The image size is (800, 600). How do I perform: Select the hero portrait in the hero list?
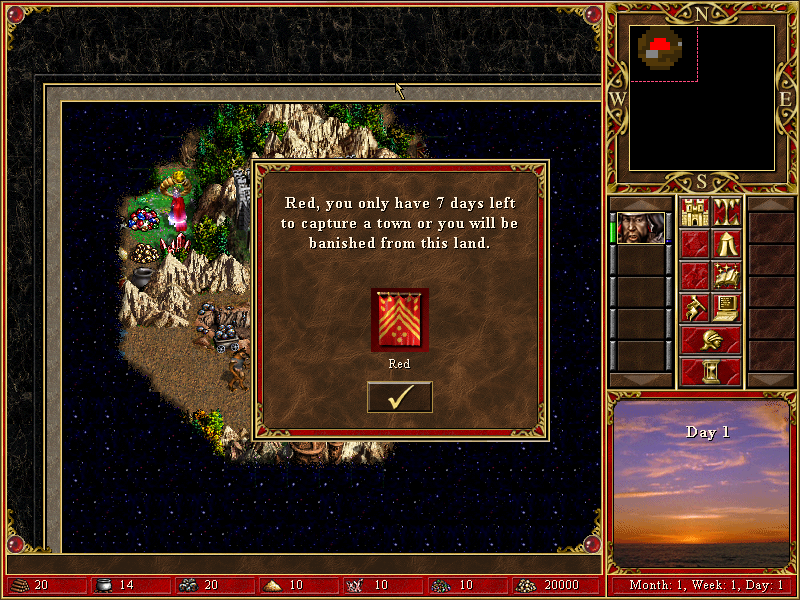tap(640, 228)
